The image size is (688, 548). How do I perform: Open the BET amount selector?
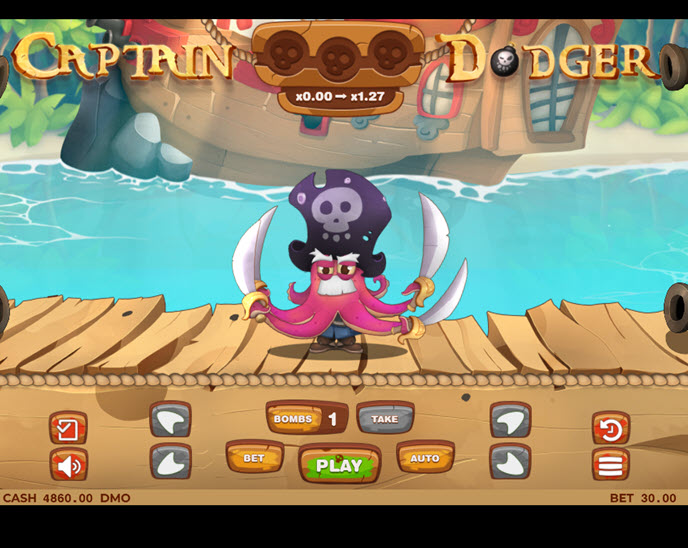[254, 458]
